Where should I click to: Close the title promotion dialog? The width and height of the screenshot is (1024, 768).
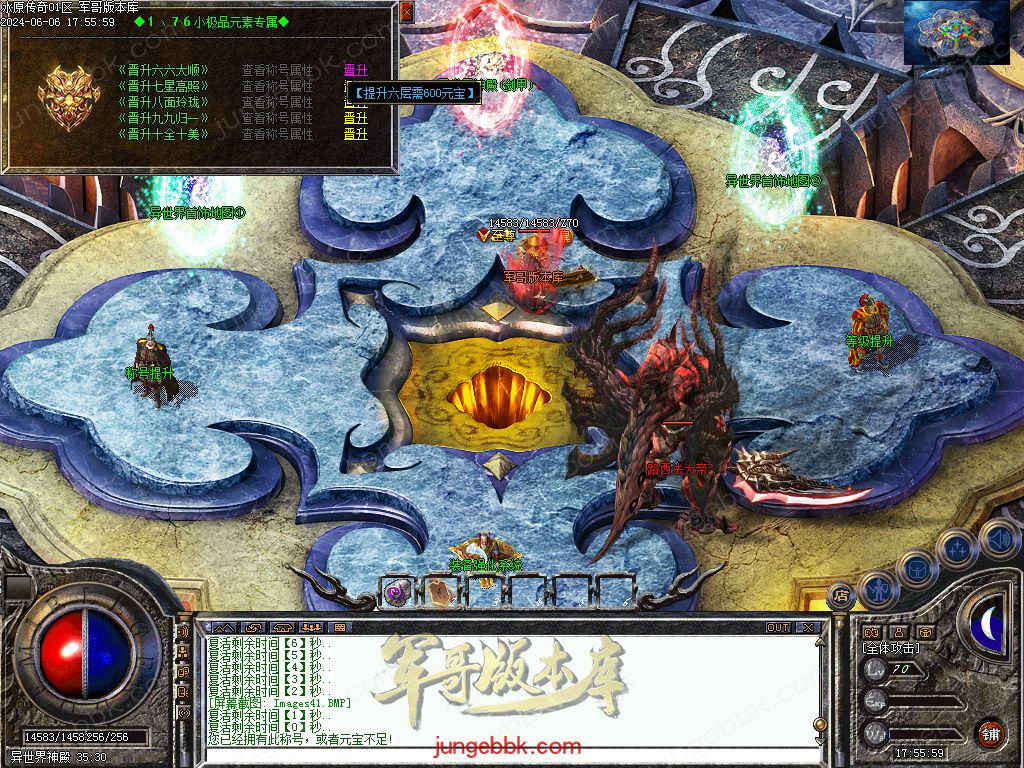pos(406,12)
